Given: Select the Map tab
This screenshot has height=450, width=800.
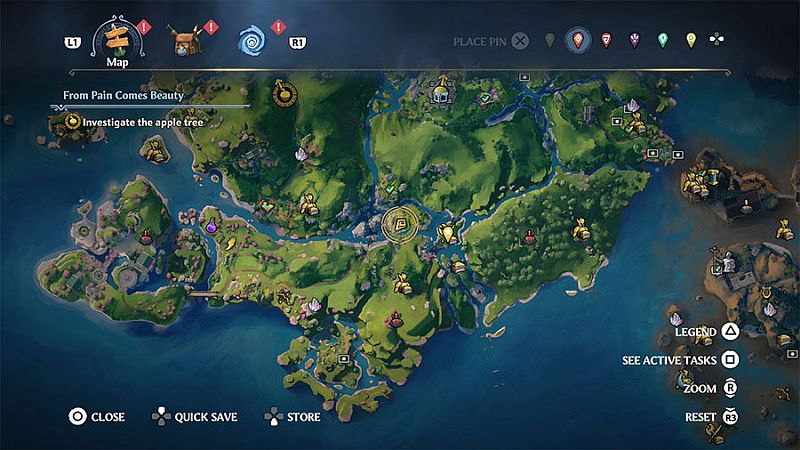Looking at the screenshot, I should coord(116,42).
